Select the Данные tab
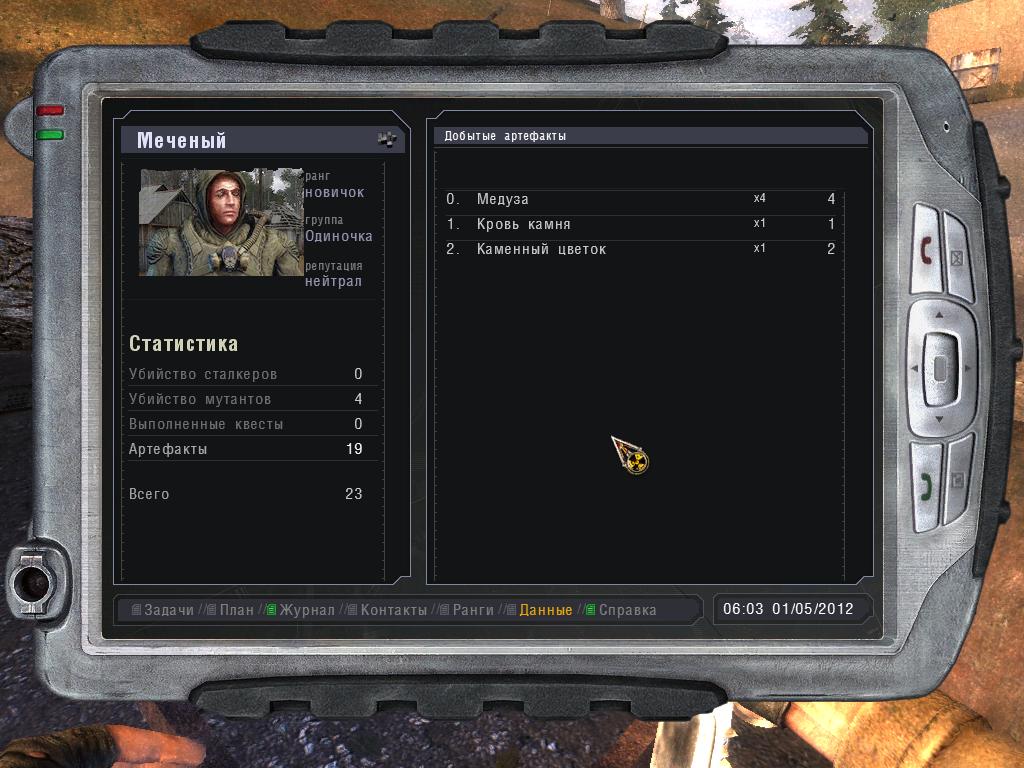The height and width of the screenshot is (768, 1024). tap(546, 610)
